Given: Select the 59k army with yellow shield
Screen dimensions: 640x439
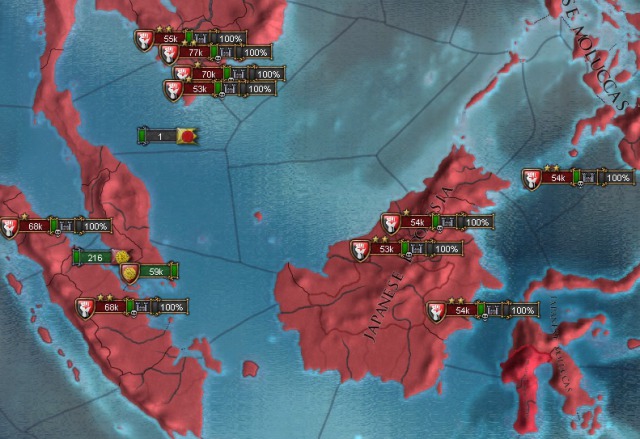Looking at the screenshot, I should pyautogui.click(x=156, y=271).
